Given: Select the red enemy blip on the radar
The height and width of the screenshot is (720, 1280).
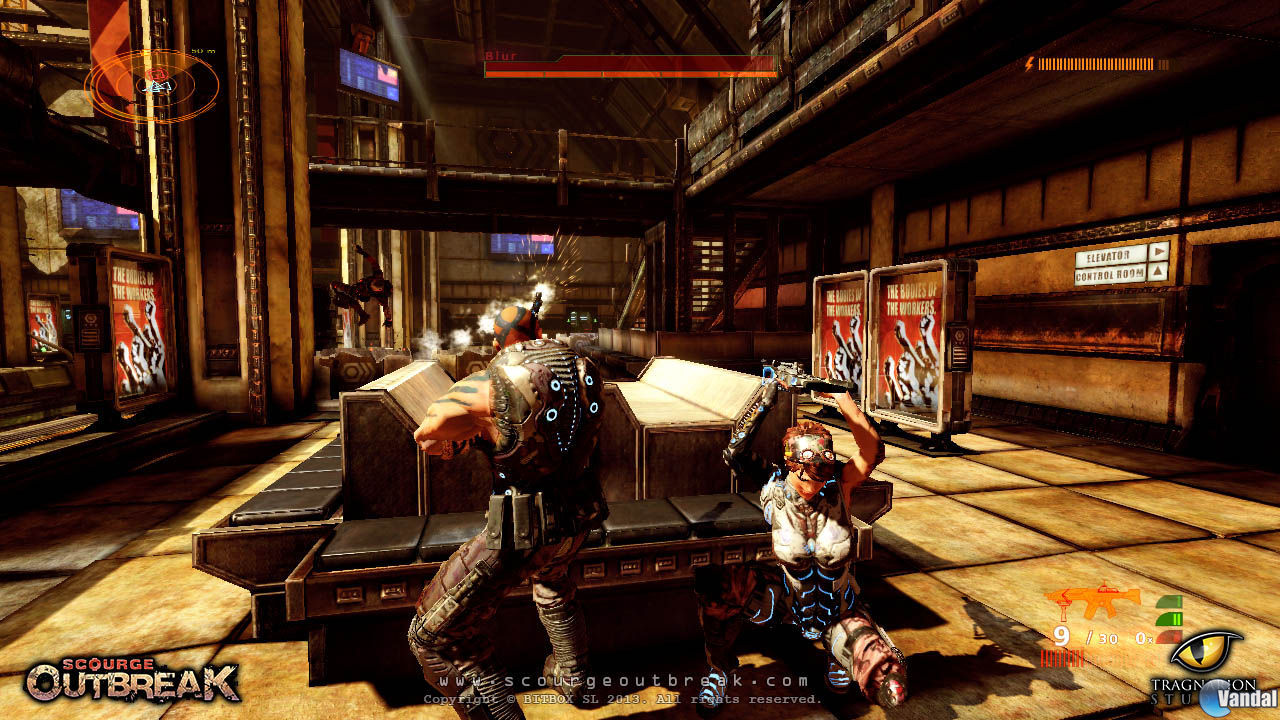Looking at the screenshot, I should coord(156,75).
